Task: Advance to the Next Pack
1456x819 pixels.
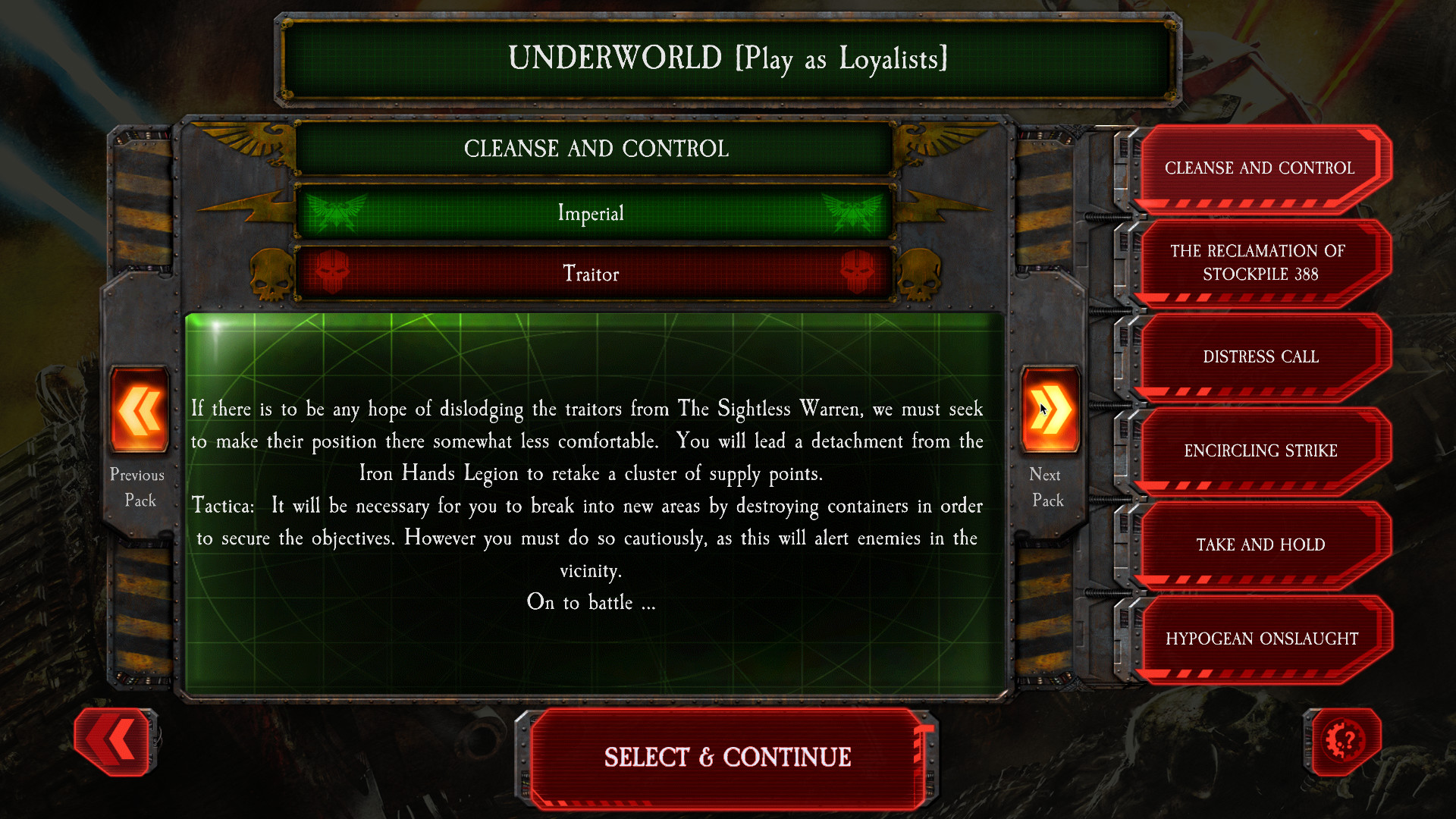Action: [1049, 410]
